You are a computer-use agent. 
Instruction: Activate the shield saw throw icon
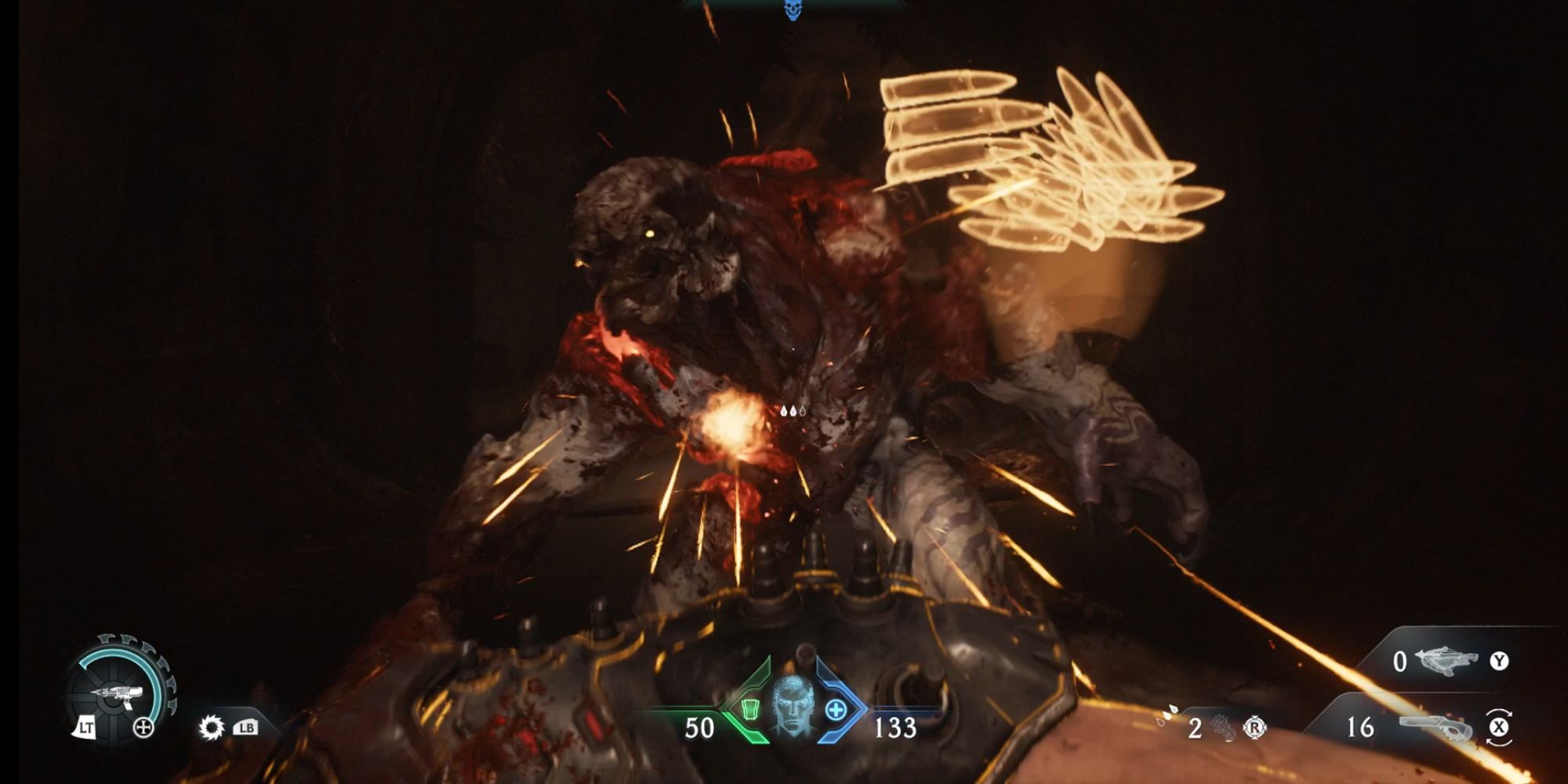pyautogui.click(x=211, y=728)
